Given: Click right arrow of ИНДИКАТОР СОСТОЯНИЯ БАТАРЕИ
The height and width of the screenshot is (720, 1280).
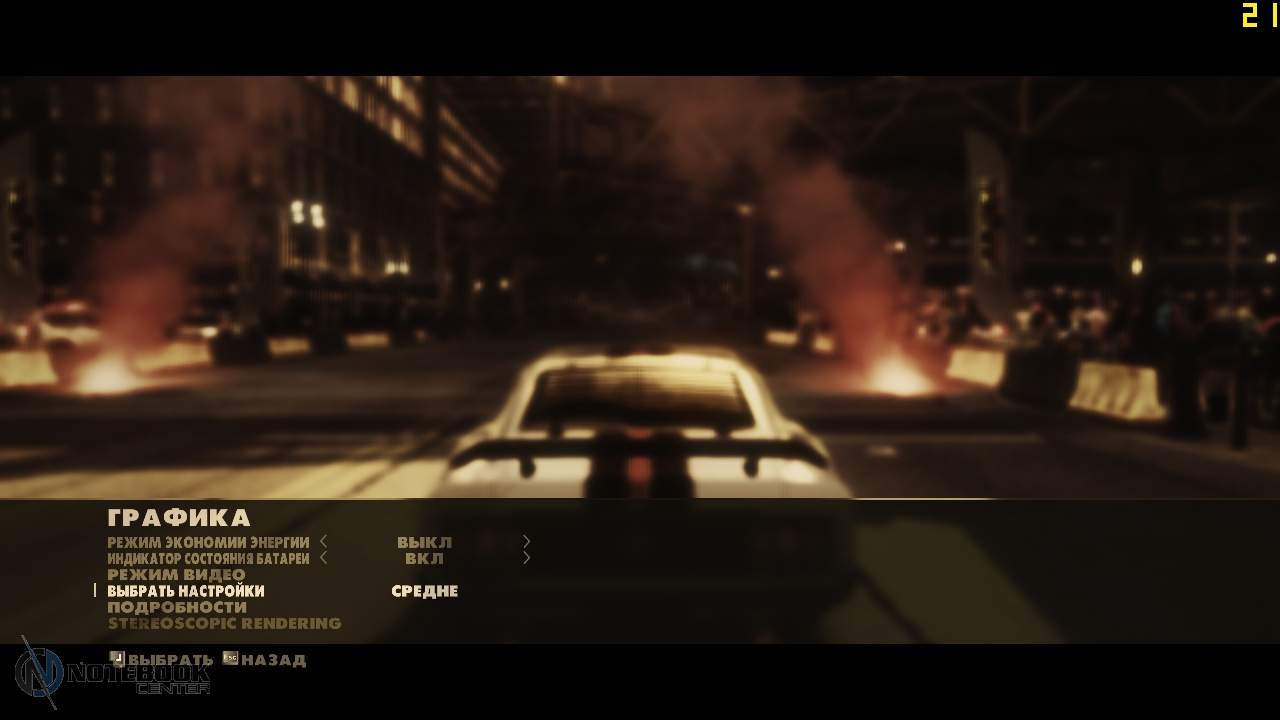Looking at the screenshot, I should [526, 558].
